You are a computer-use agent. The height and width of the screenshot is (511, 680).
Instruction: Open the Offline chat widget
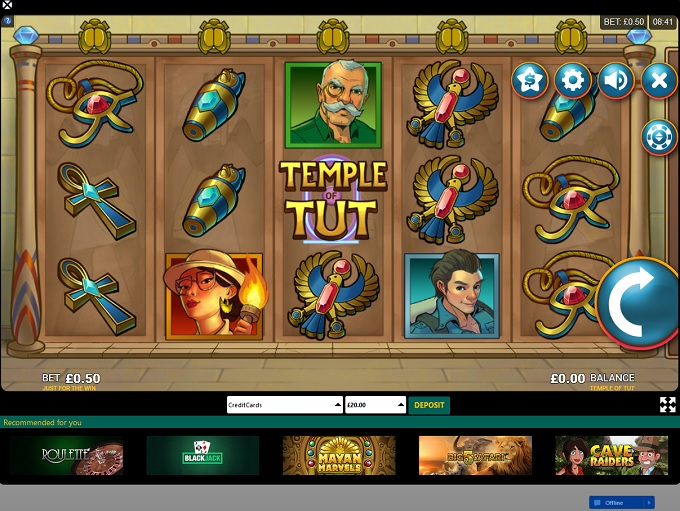621,502
